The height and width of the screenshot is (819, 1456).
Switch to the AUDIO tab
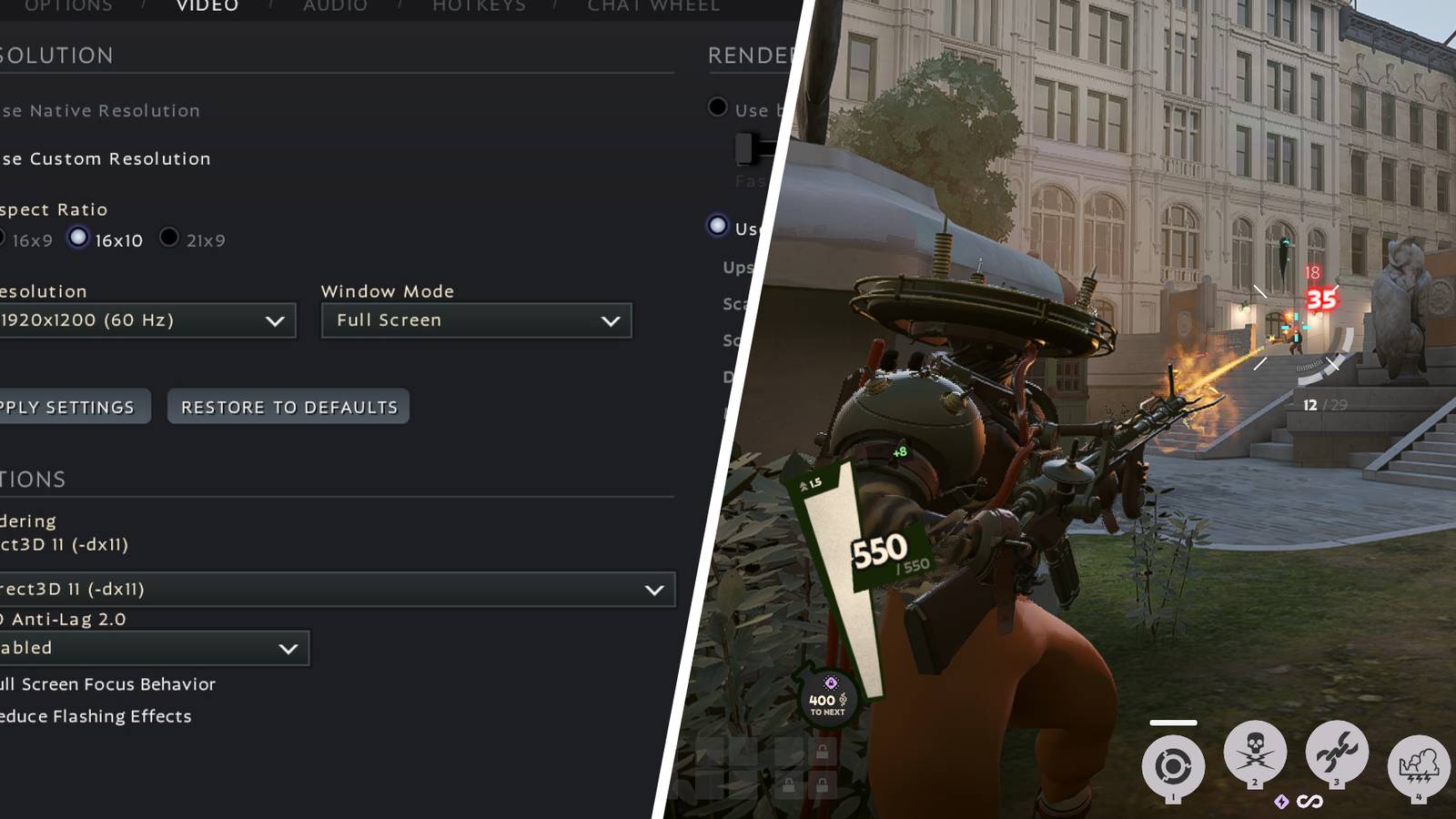(334, 5)
